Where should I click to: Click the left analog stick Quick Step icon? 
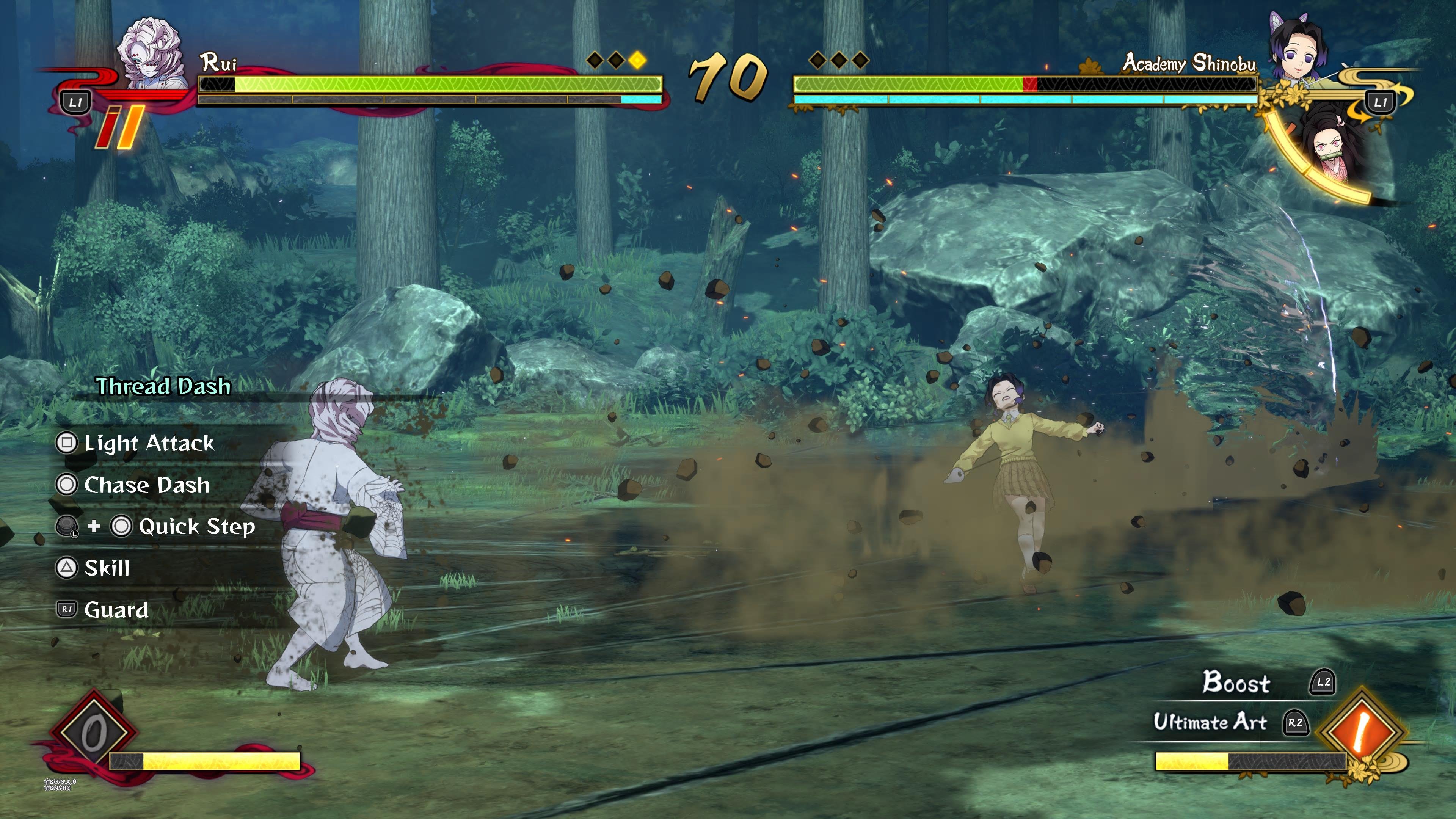click(x=67, y=526)
